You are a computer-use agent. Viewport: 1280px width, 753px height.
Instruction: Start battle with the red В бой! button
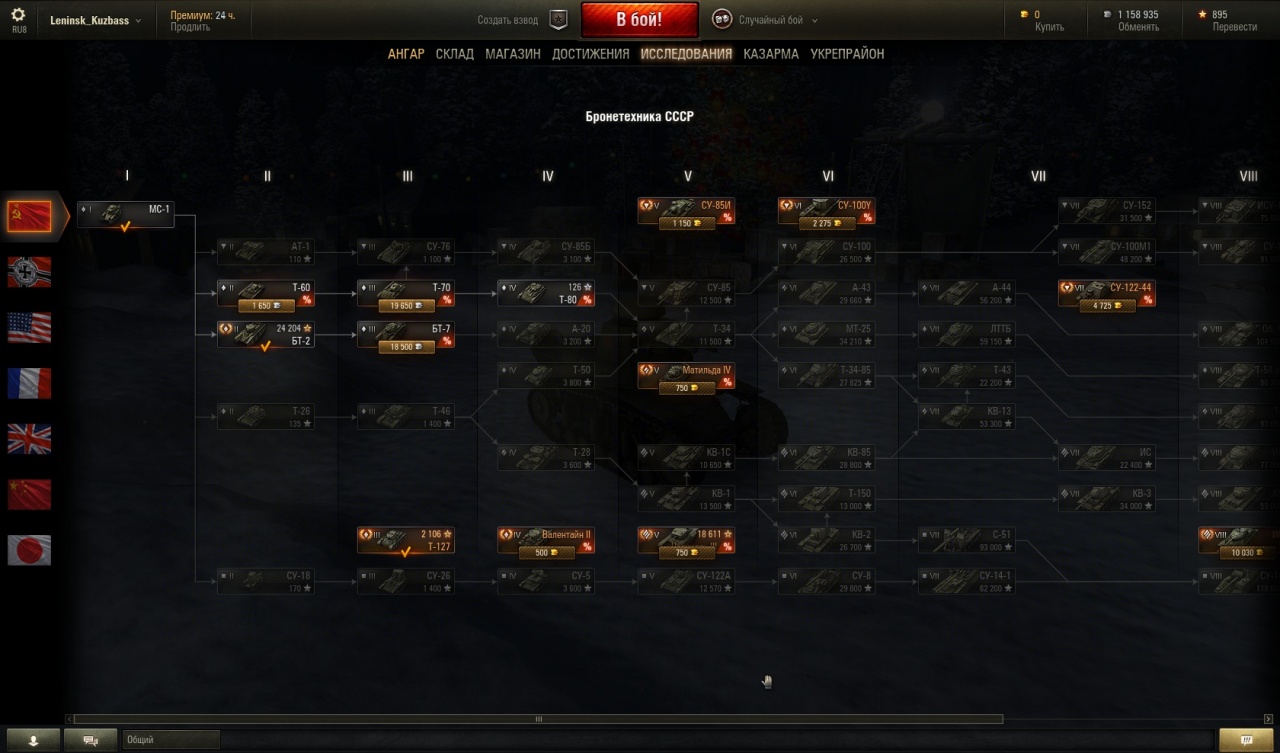pos(640,20)
